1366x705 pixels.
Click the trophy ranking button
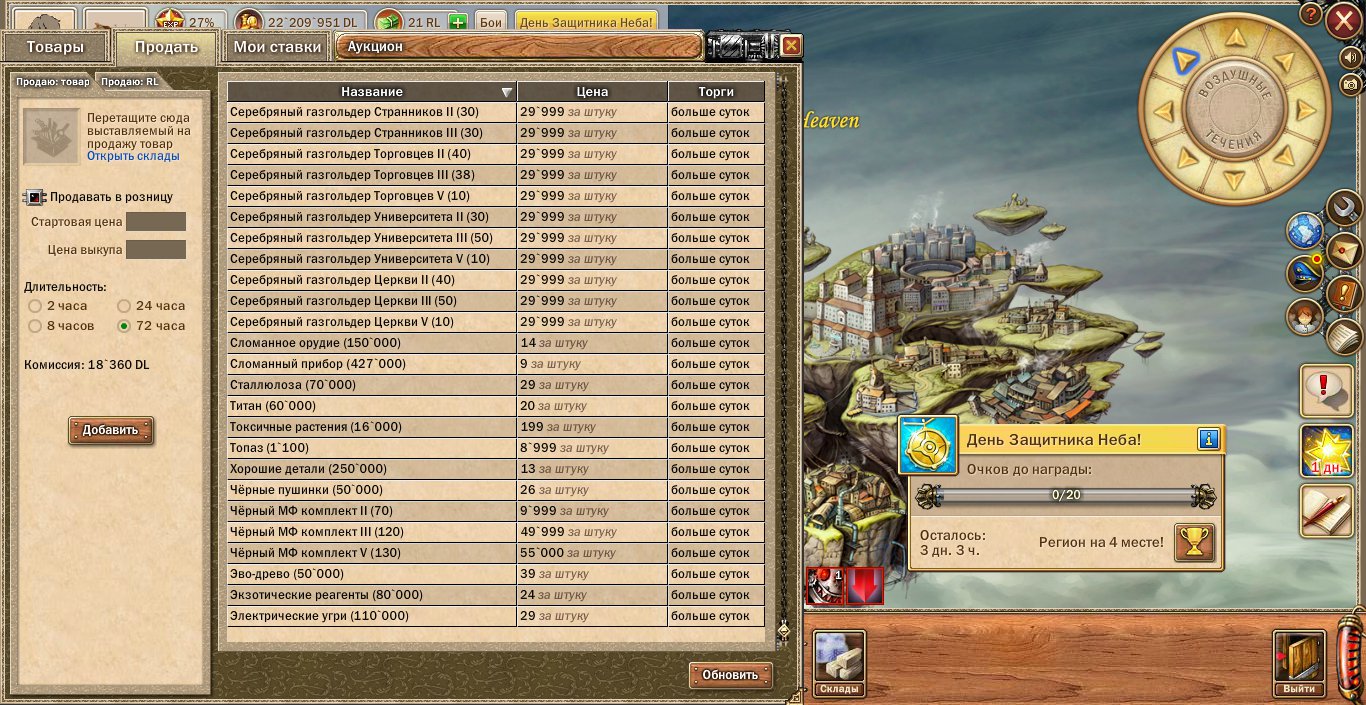1193,543
